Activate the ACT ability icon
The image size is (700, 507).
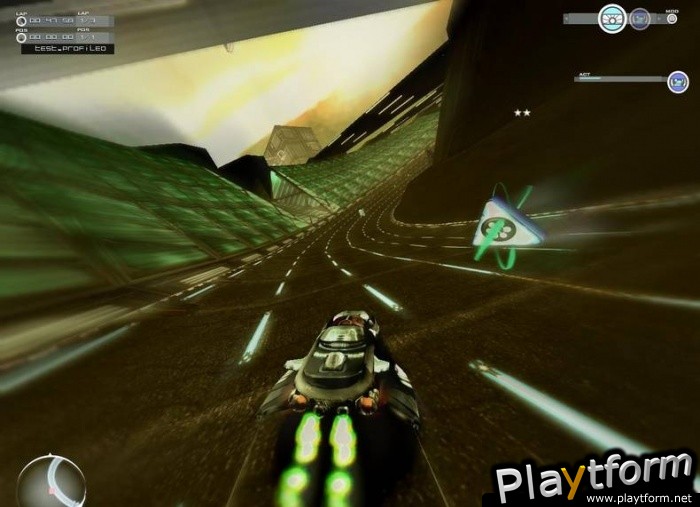[x=678, y=82]
